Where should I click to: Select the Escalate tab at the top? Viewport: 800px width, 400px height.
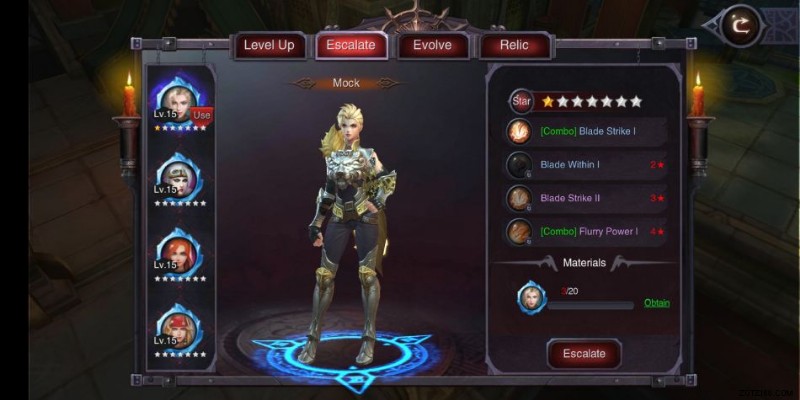tap(351, 45)
